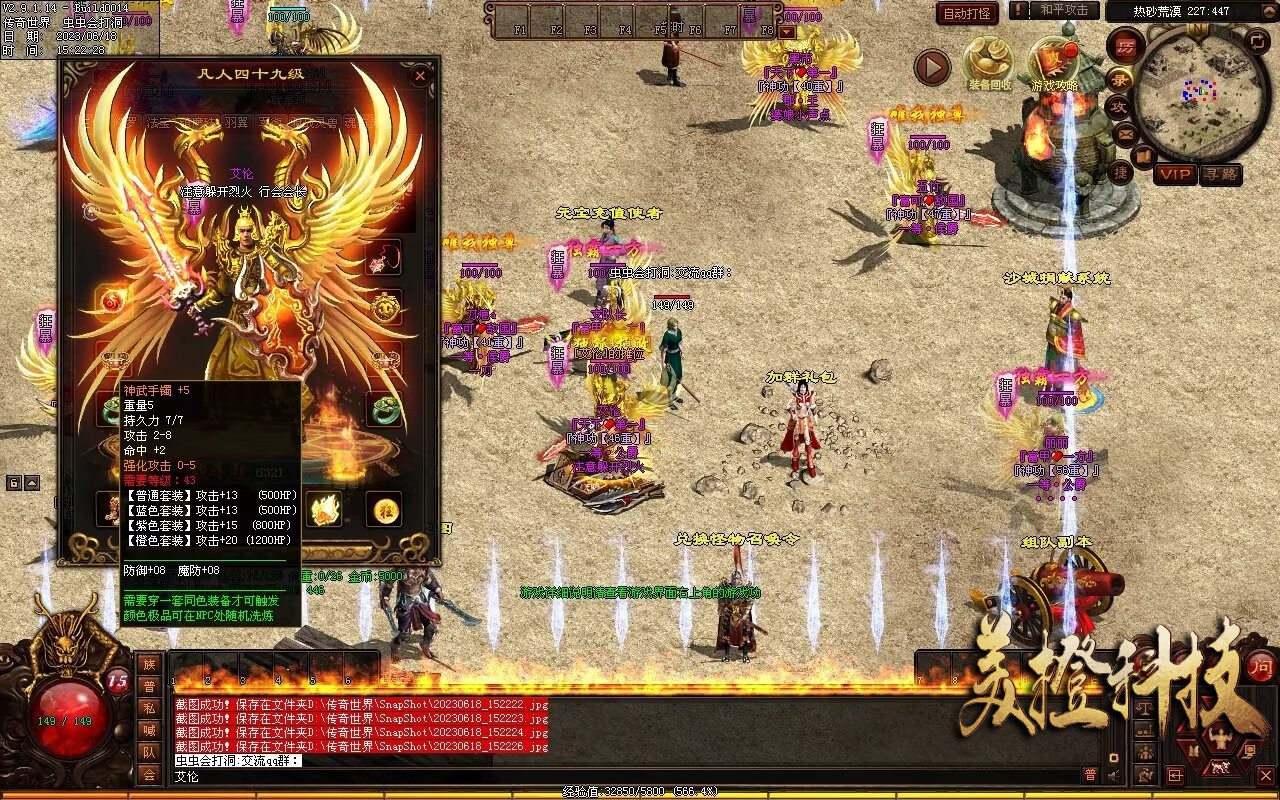Image resolution: width=1280 pixels, height=800 pixels.
Task: Open the 游戏攻略 game guide icon
Action: click(x=1054, y=64)
